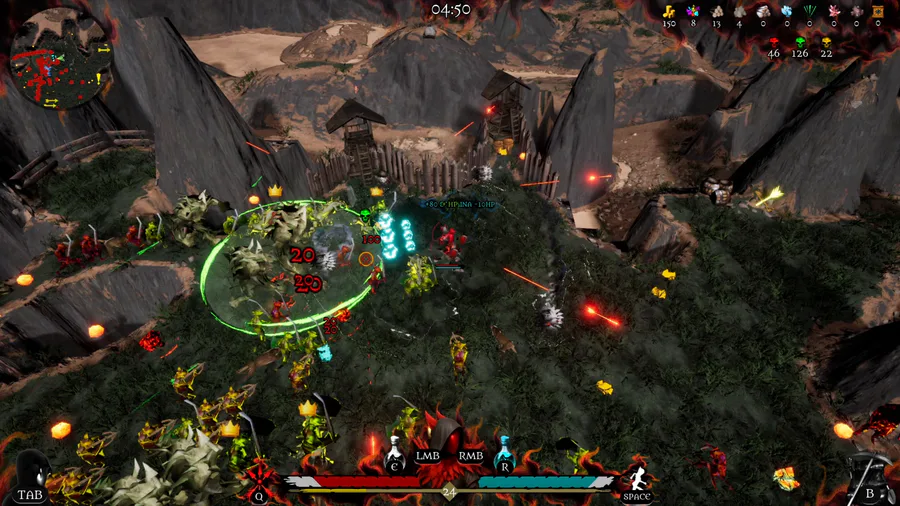Click the orange scroll resource icon
The width and height of the screenshot is (900, 506).
(x=880, y=11)
